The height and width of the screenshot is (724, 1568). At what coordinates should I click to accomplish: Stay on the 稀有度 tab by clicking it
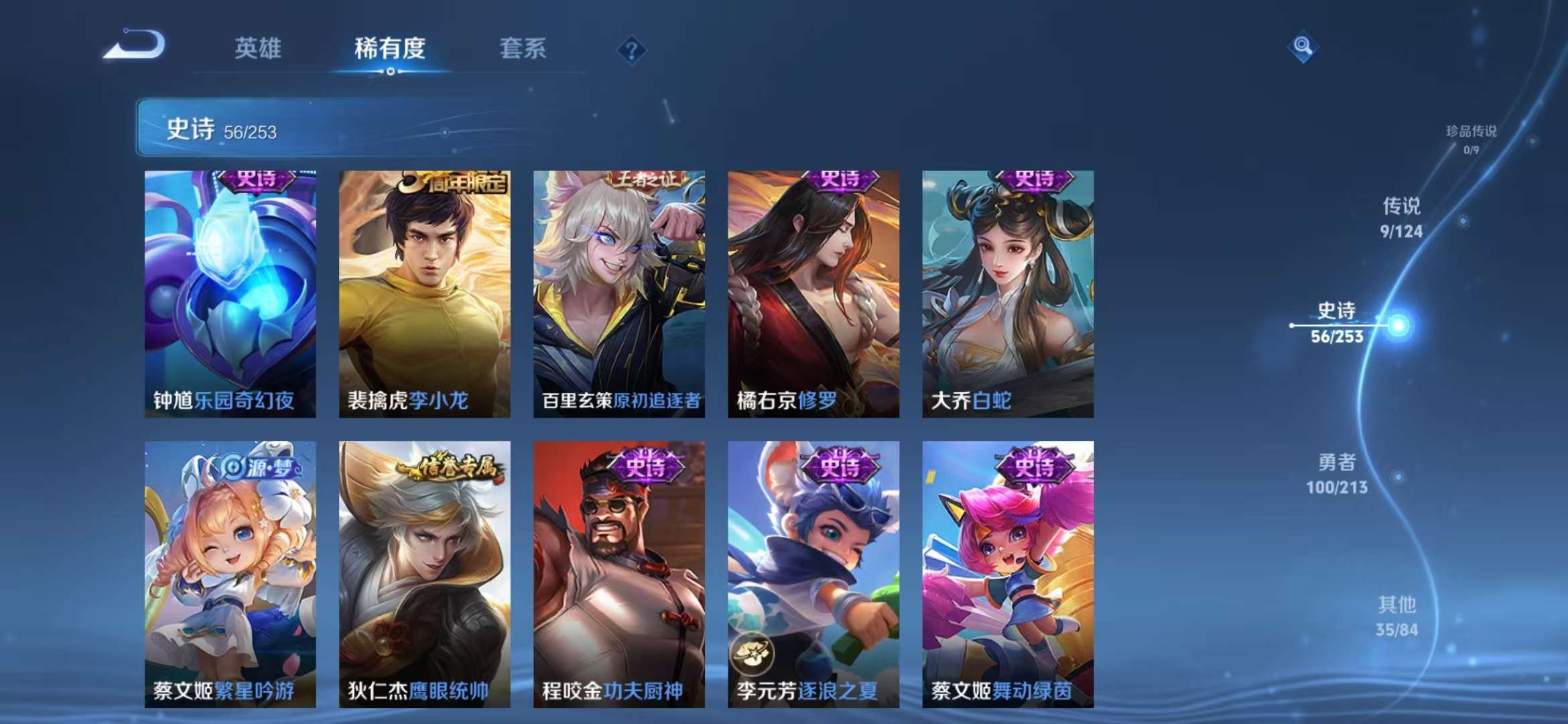click(x=389, y=48)
